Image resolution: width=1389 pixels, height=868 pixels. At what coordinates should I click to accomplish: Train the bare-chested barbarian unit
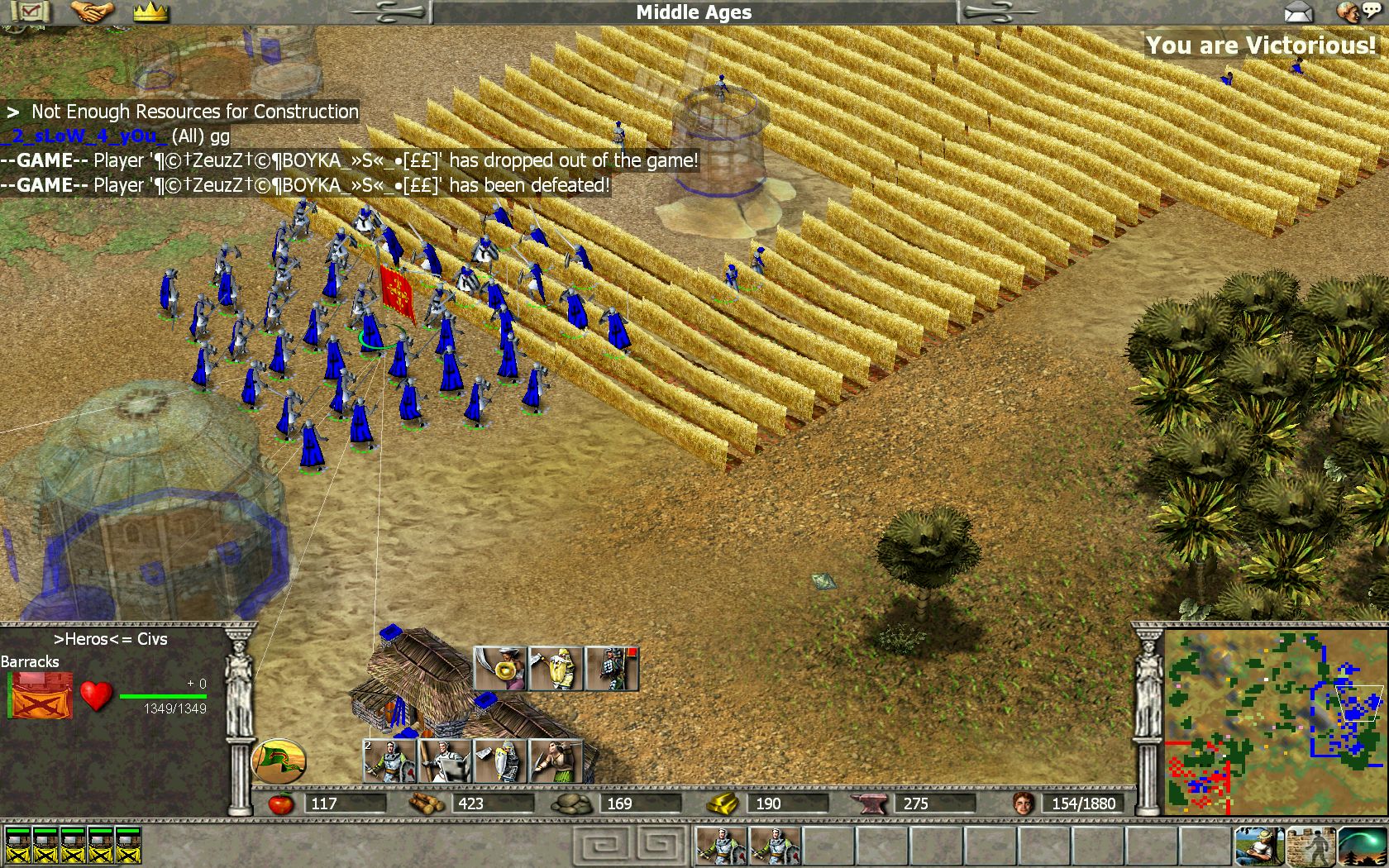555,761
